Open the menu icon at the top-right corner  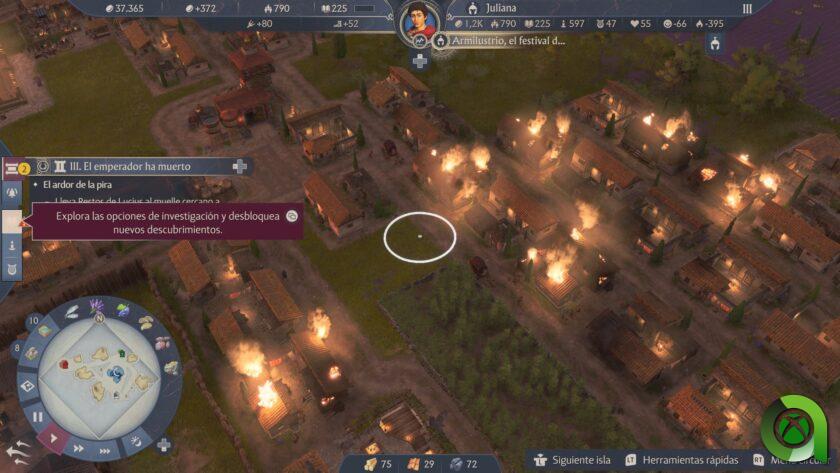746,9
